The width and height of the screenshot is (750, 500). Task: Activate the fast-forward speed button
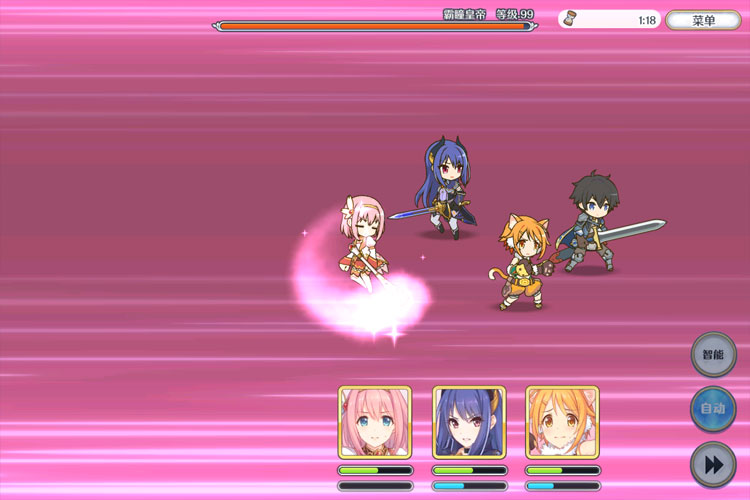click(x=713, y=465)
